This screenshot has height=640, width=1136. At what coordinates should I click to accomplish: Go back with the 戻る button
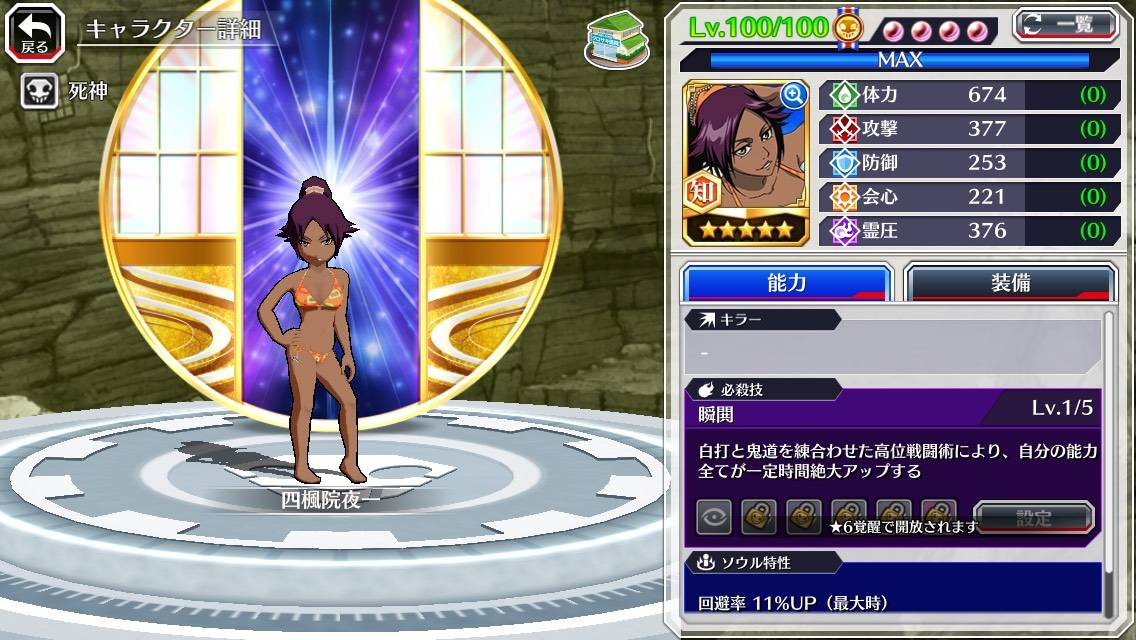pos(35,33)
